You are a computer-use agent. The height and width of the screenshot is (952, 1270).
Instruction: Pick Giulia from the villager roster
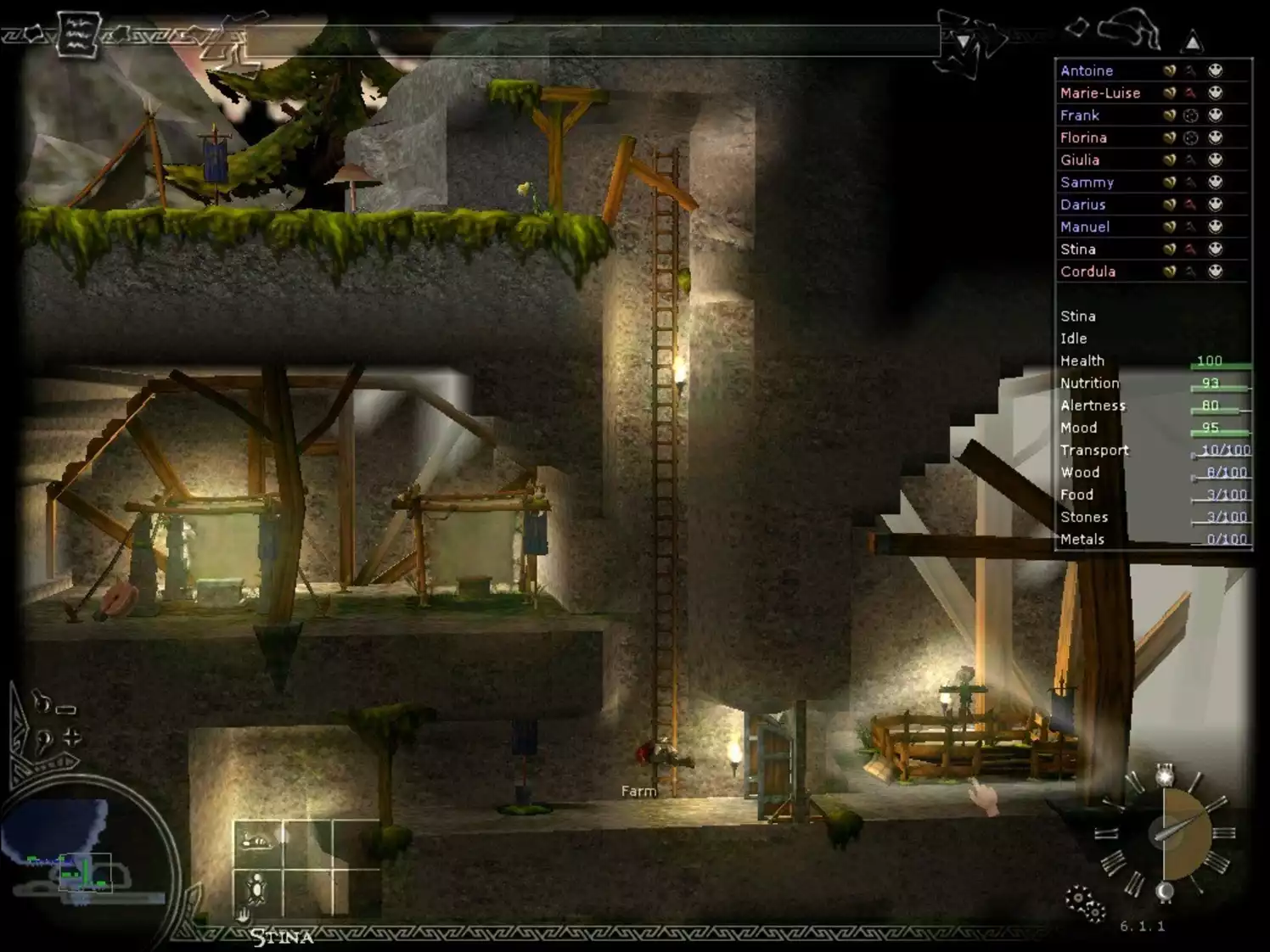pos(1079,160)
